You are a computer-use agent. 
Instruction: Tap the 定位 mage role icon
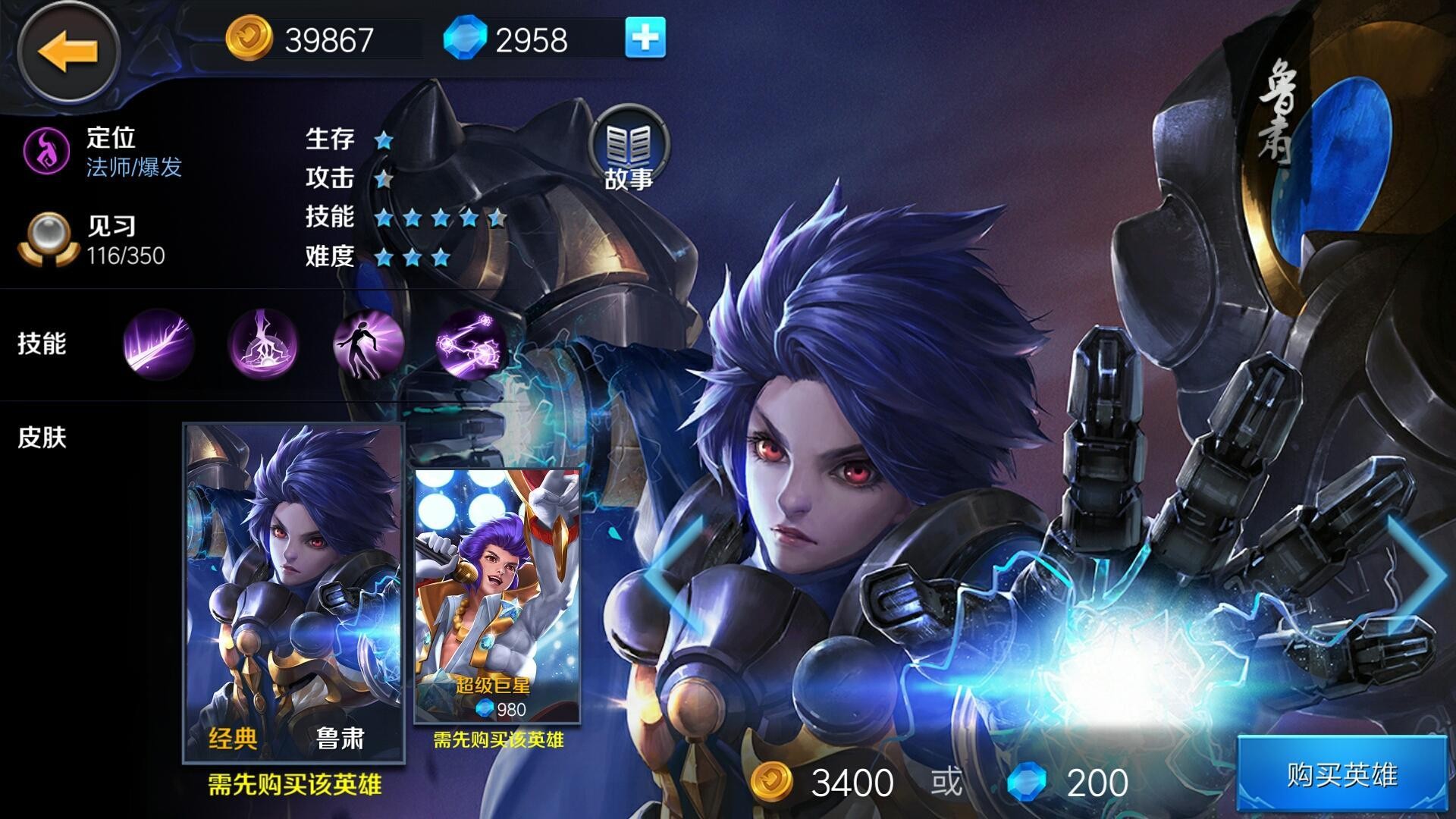47,149
